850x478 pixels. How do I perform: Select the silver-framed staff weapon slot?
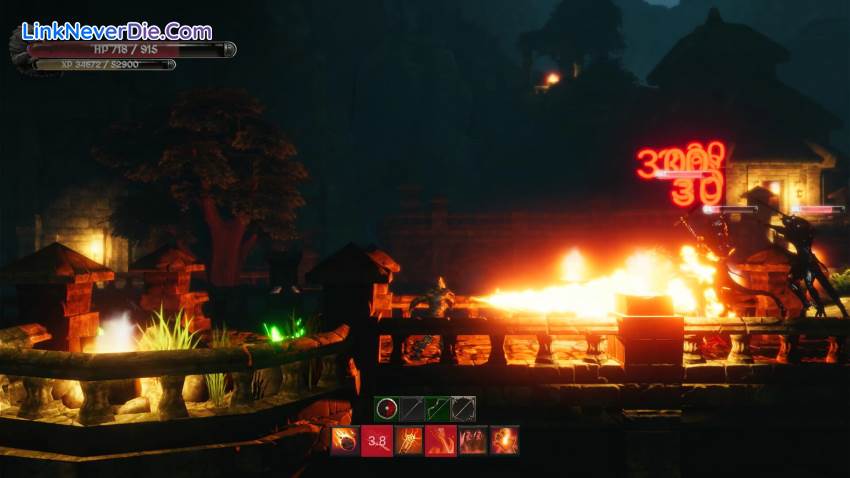[463, 408]
